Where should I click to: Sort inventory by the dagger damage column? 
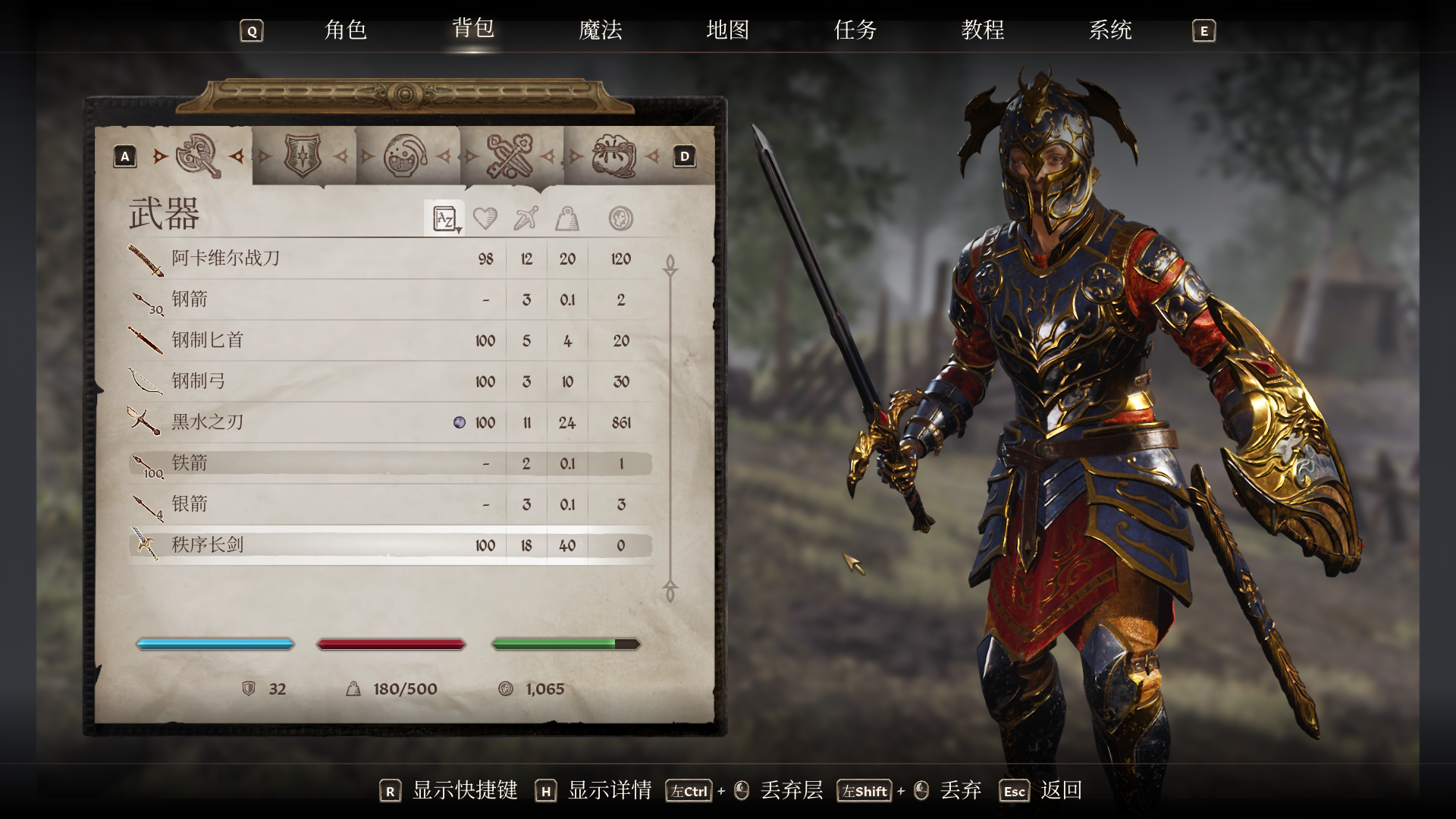coord(526,218)
